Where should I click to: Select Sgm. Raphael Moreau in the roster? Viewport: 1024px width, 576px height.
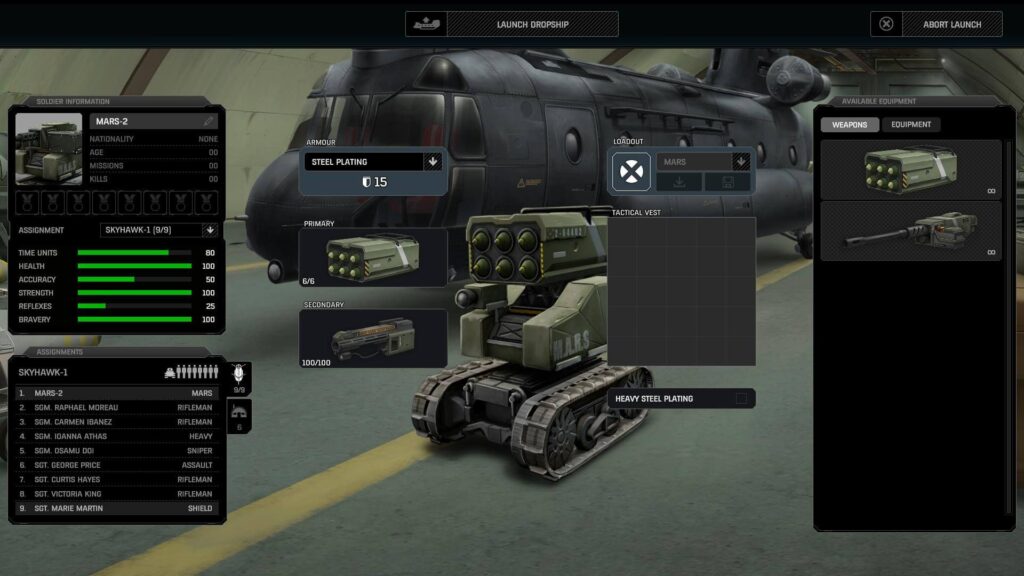(x=116, y=408)
